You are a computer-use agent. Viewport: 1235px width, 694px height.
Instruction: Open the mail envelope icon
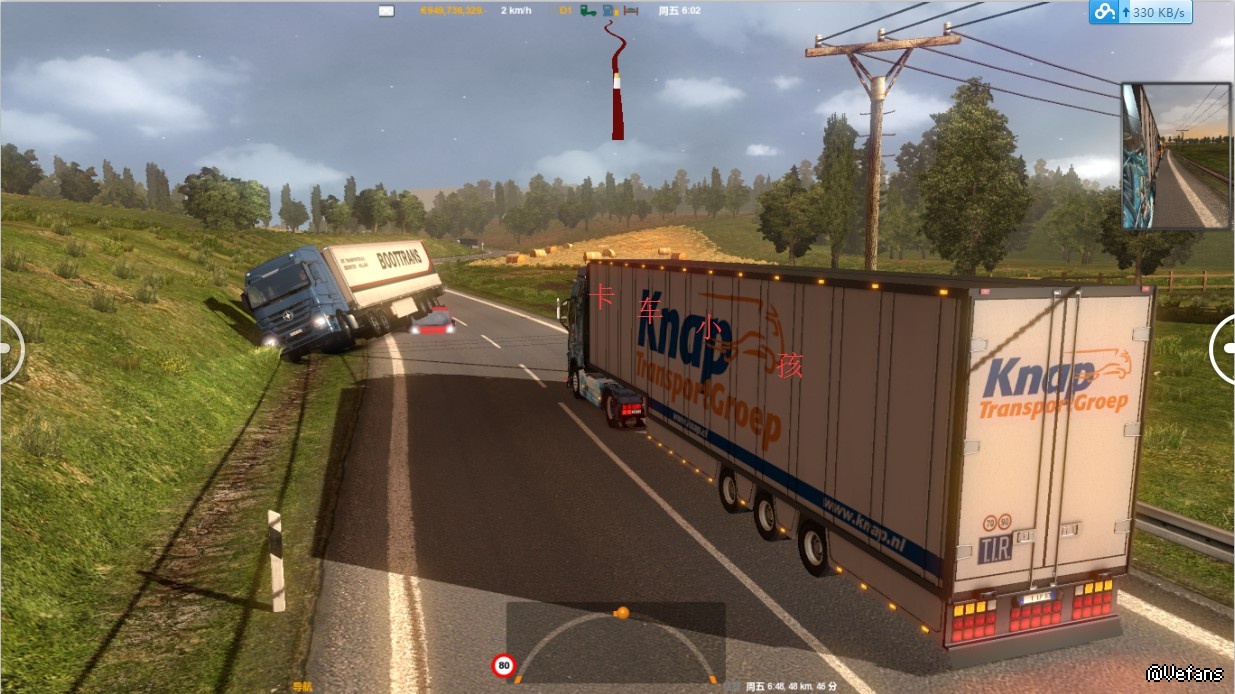pos(386,11)
